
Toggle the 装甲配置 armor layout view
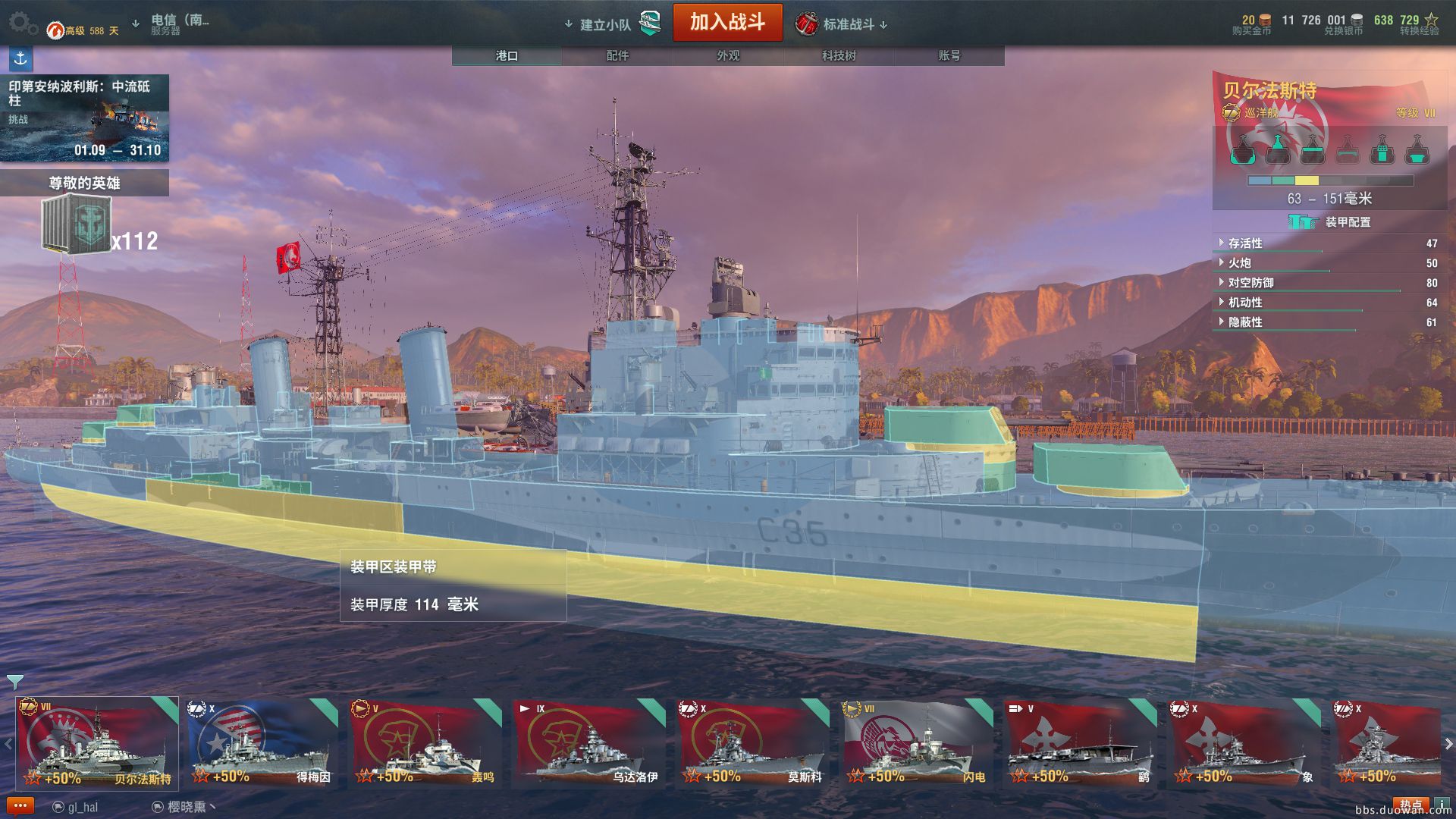1331,221
